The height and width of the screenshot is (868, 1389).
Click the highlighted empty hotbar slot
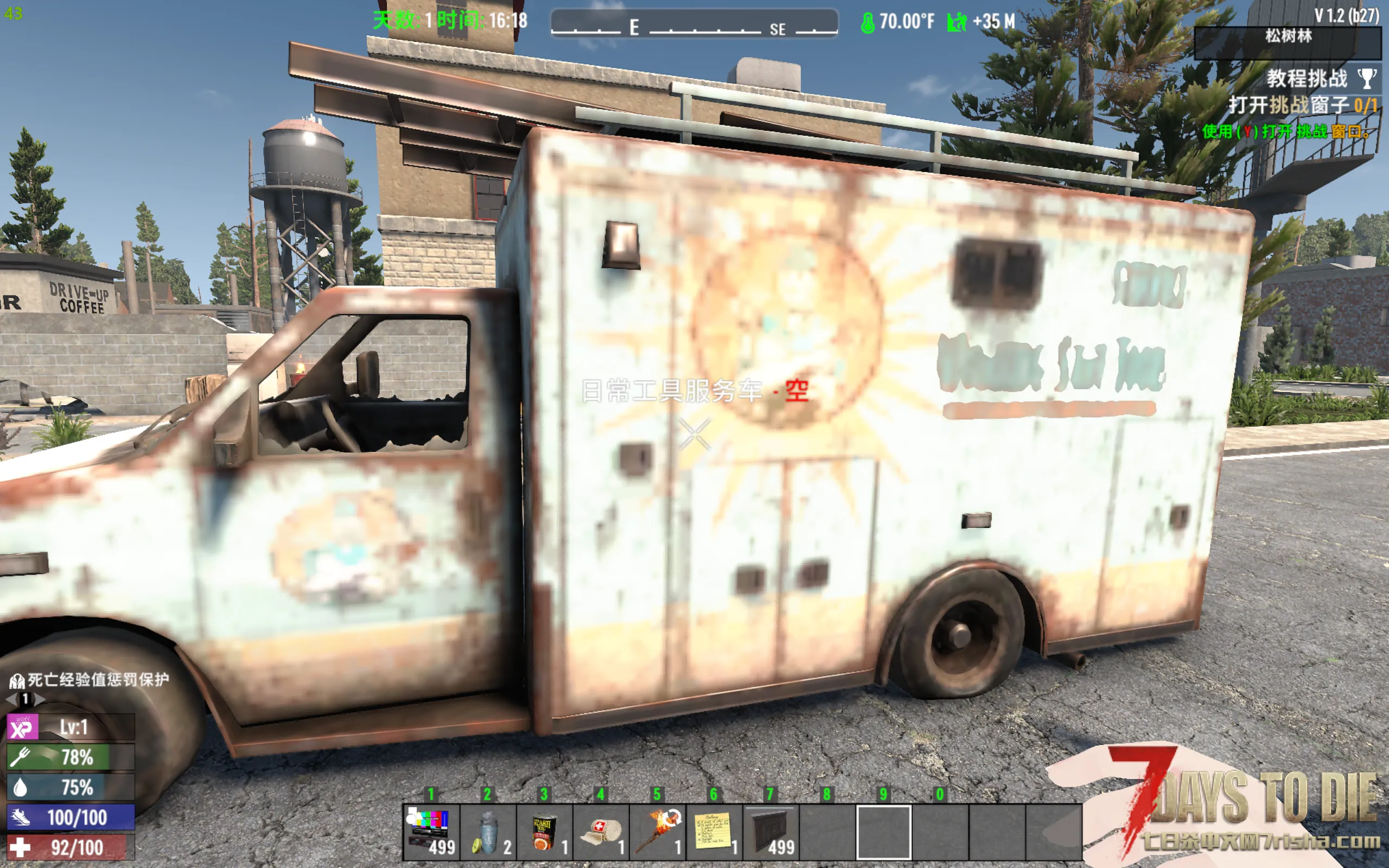point(883,832)
